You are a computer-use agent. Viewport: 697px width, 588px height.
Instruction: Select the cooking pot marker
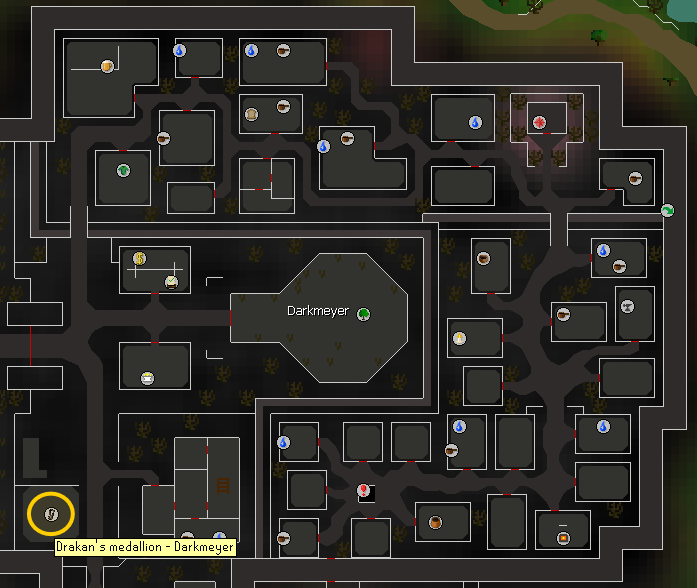tap(435, 522)
